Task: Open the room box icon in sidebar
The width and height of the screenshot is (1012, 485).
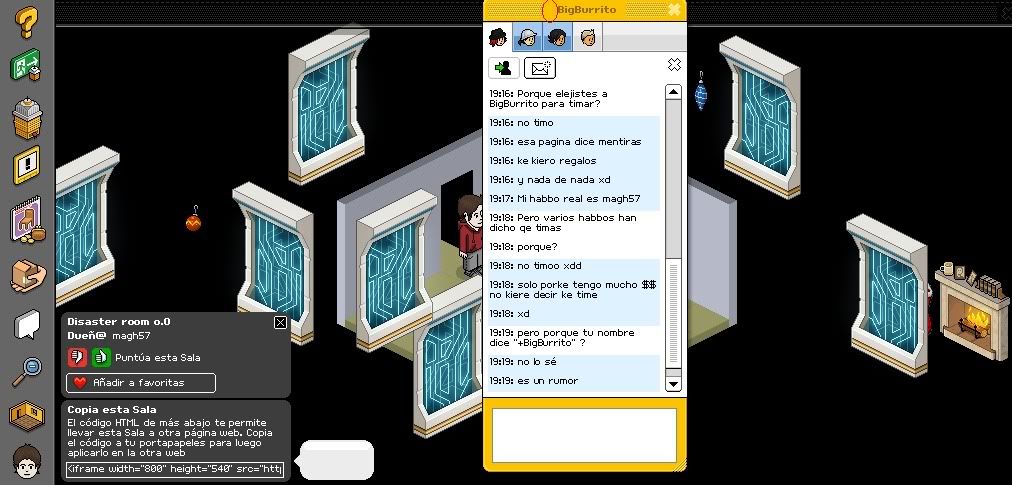Action: [27, 415]
